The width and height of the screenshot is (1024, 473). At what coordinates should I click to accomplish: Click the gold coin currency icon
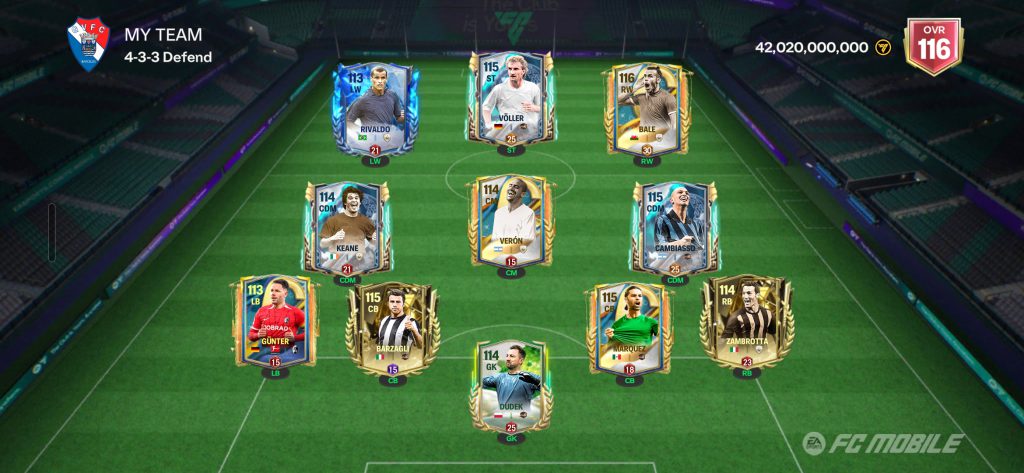(x=883, y=47)
